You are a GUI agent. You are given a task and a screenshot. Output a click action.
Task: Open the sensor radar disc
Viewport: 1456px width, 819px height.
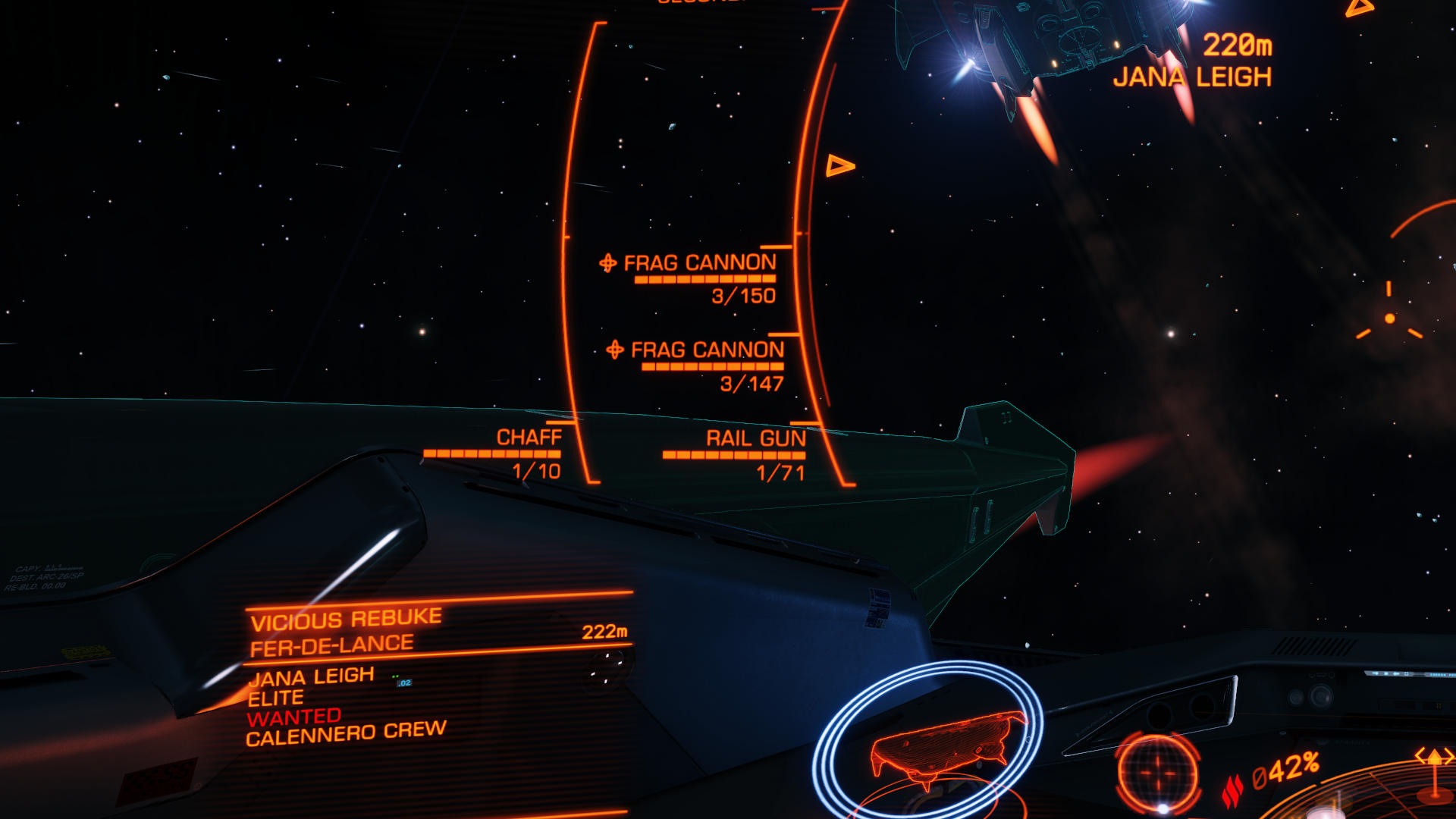pos(1365,796)
